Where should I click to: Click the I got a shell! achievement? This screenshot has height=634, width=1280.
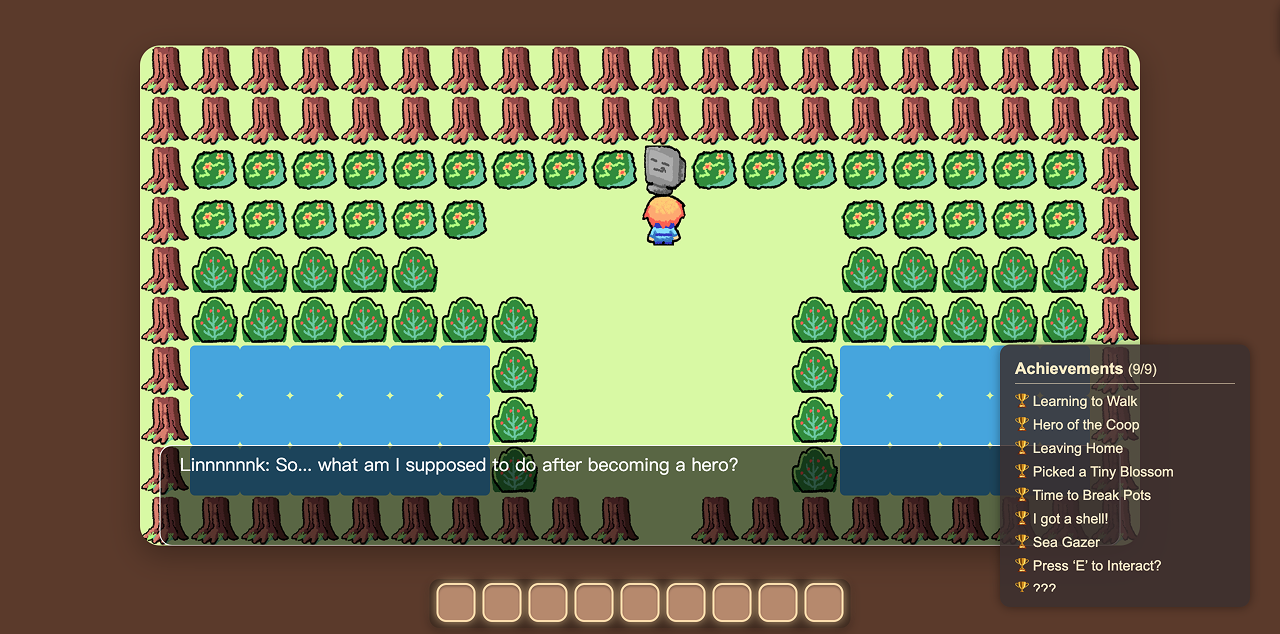(x=1070, y=519)
